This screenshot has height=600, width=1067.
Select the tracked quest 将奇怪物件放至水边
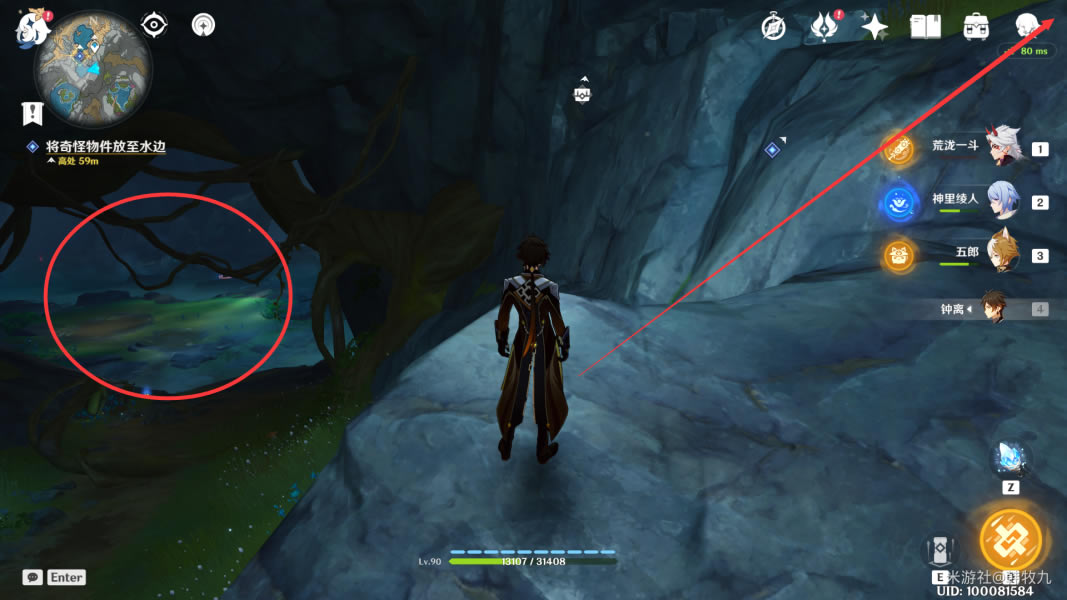[x=105, y=146]
